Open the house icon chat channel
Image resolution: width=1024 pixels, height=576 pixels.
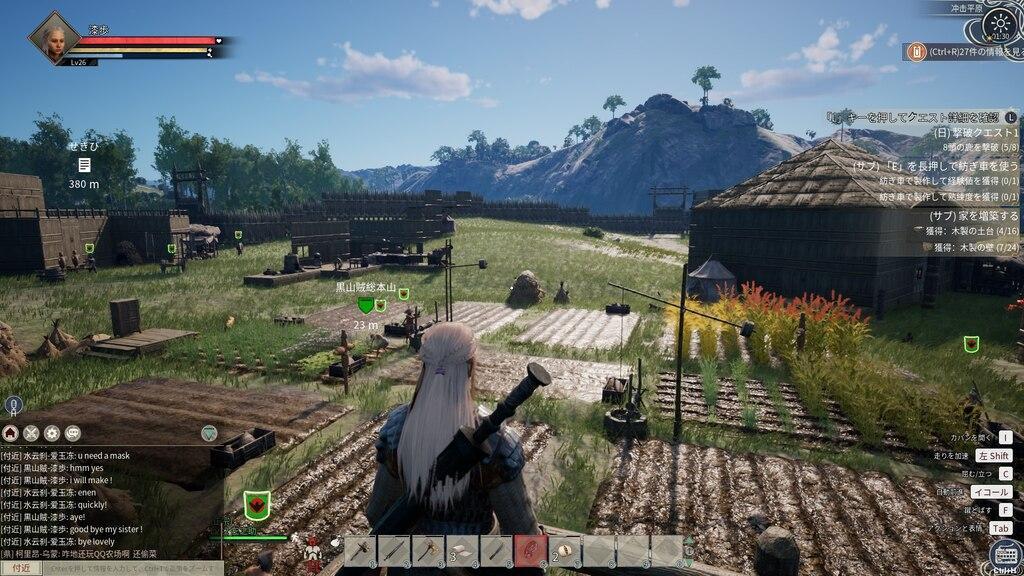tap(11, 433)
